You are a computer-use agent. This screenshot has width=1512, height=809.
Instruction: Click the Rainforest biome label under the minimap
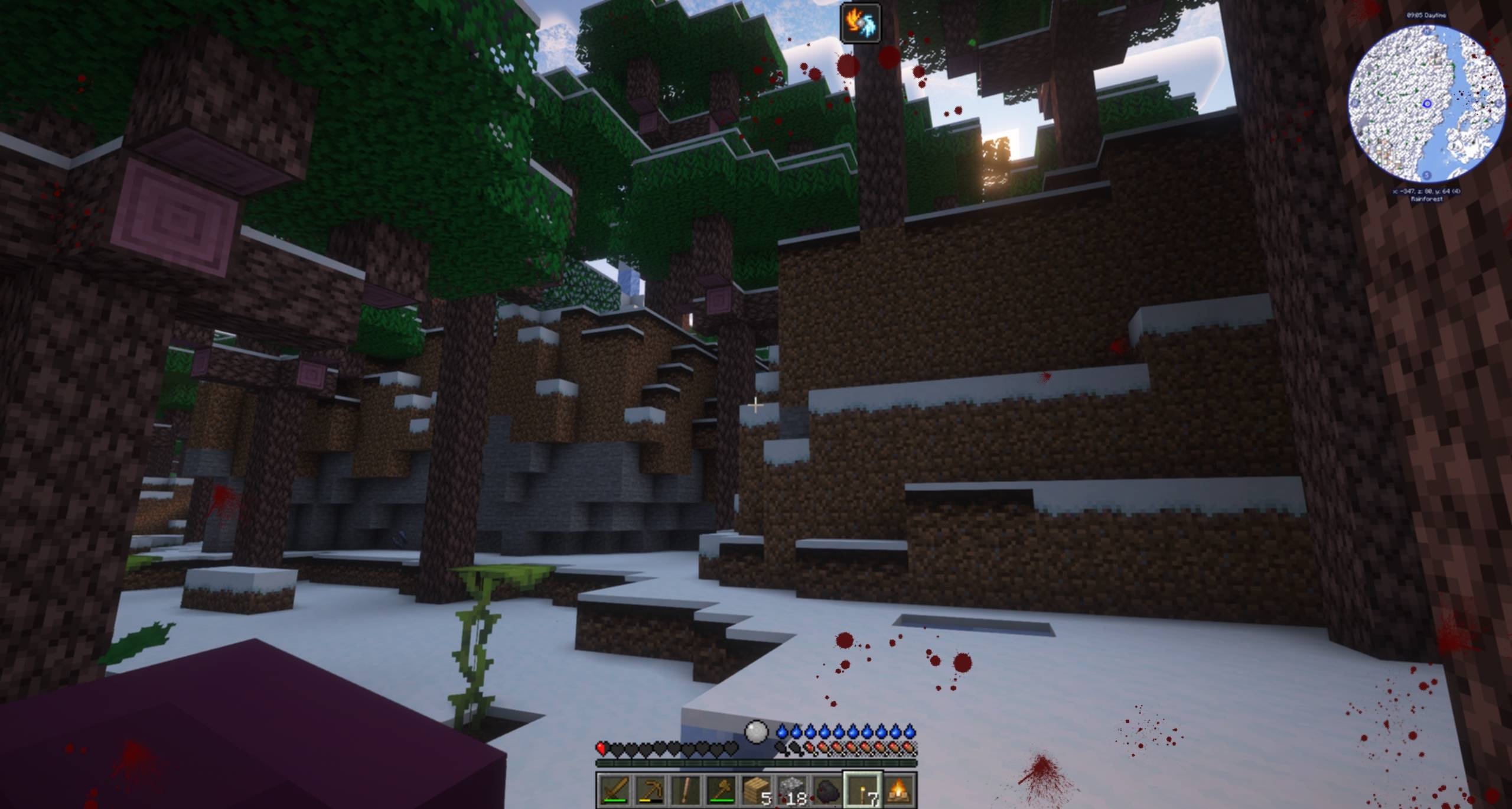(1428, 199)
